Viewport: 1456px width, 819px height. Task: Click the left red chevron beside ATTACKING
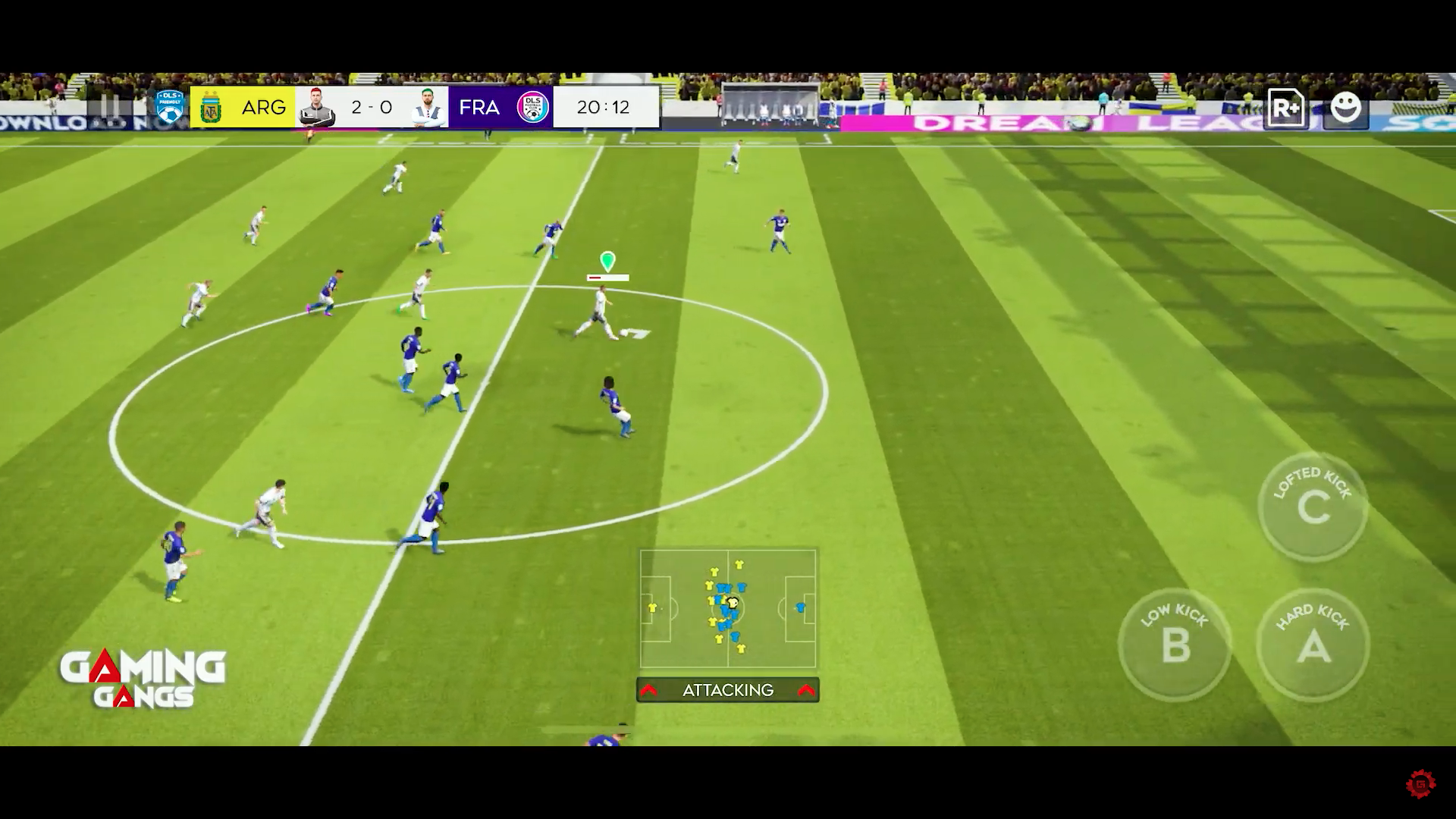pyautogui.click(x=650, y=690)
